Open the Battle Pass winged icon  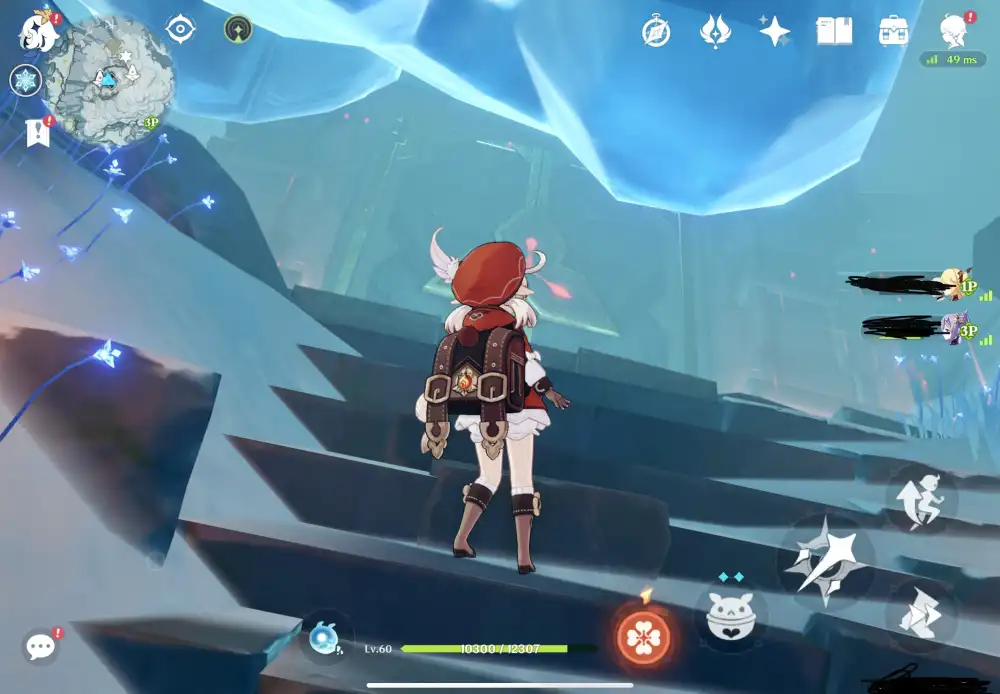[x=714, y=31]
